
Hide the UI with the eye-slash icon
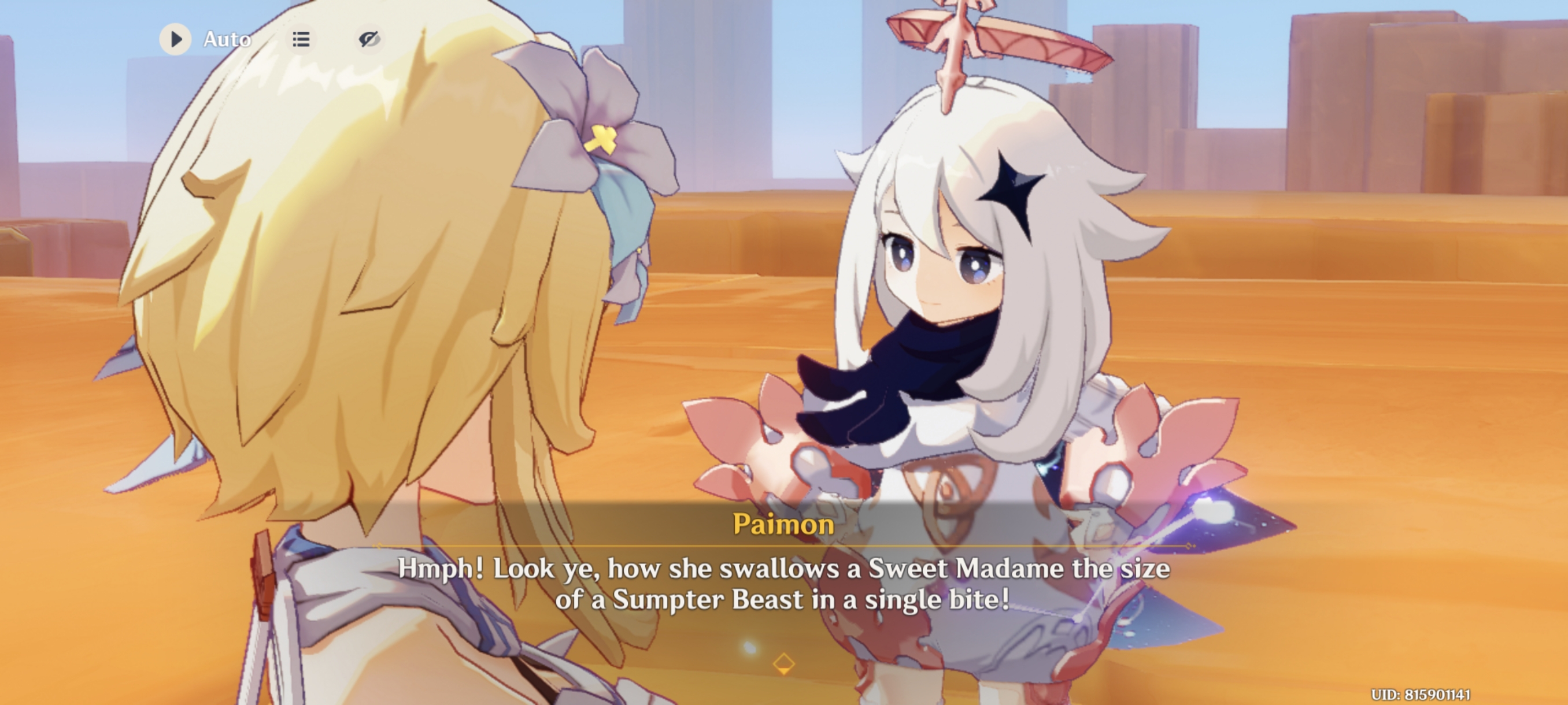pos(371,39)
